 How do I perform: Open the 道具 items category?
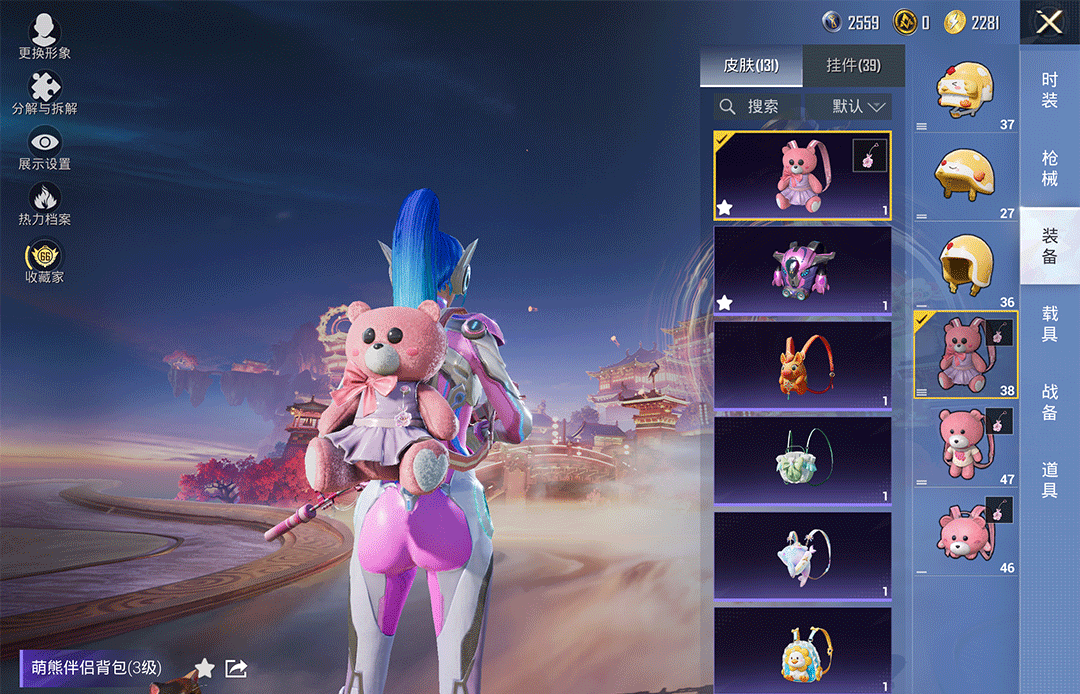click(x=1049, y=479)
